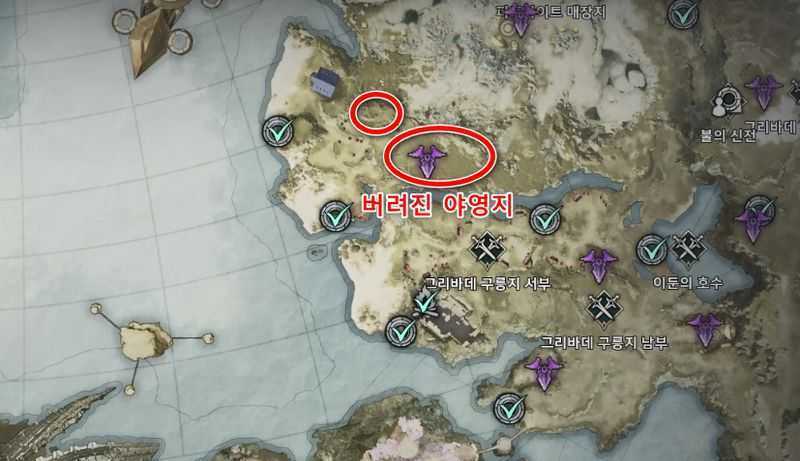Choose the purple marker overlapping the 매장지 label
Image resolution: width=800 pixels, height=461 pixels.
point(521,17)
